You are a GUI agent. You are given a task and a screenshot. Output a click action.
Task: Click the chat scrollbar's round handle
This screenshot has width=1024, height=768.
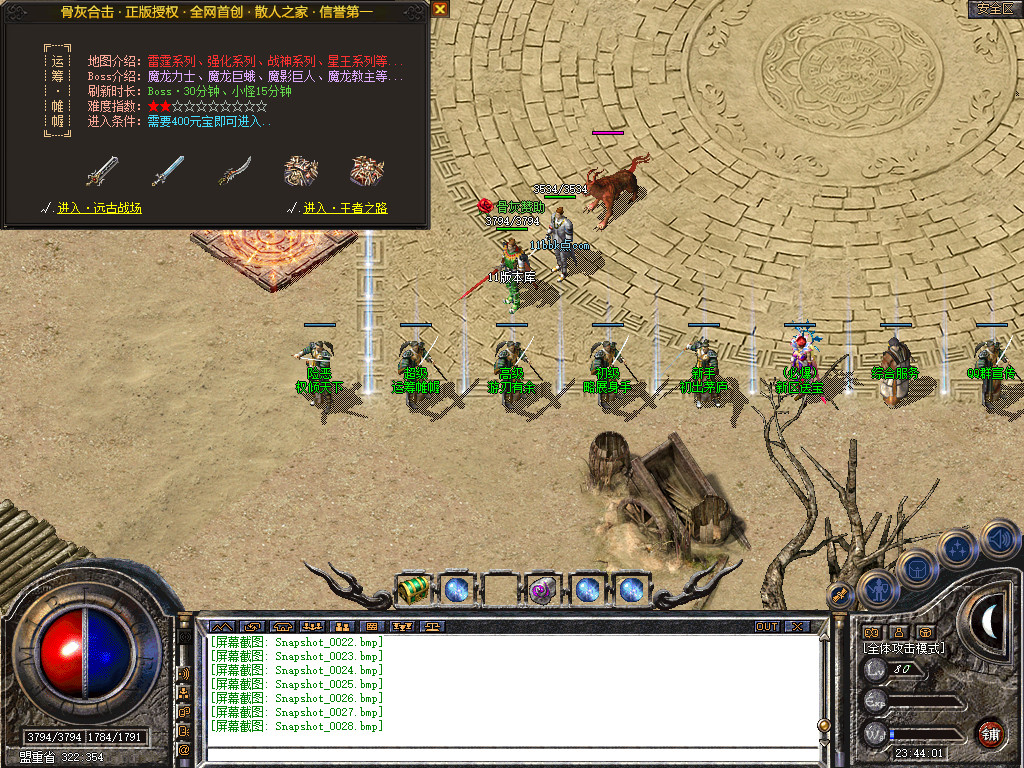(x=823, y=725)
